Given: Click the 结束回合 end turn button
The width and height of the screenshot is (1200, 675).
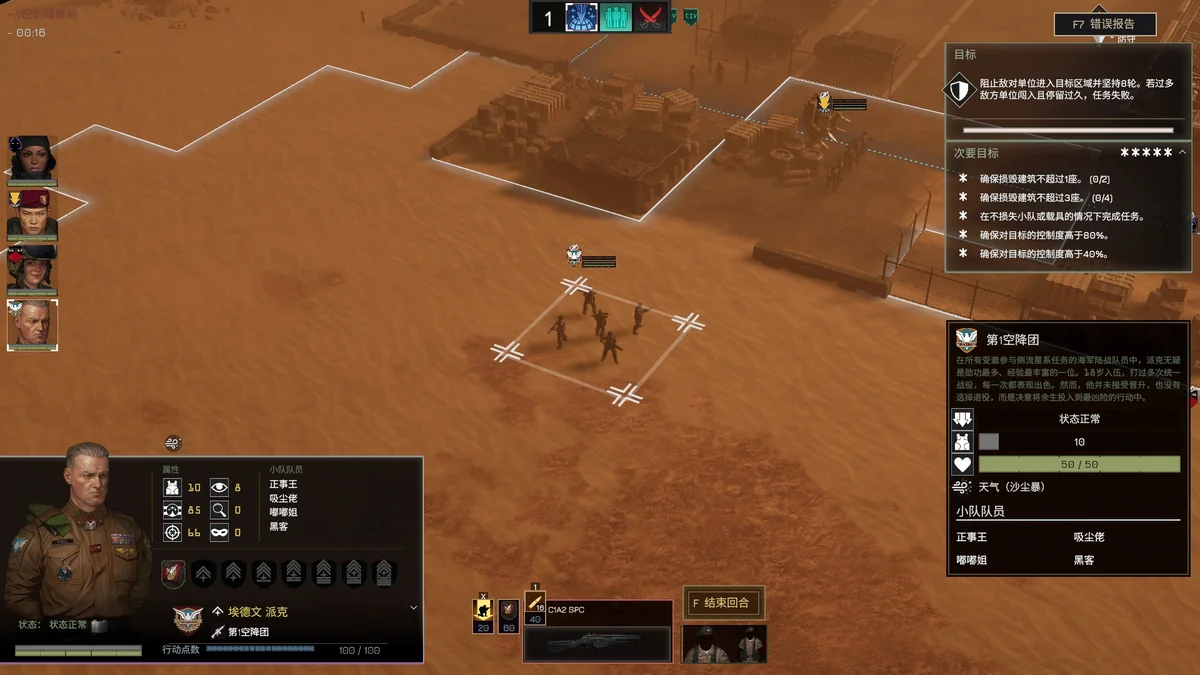Looking at the screenshot, I should 724,602.
